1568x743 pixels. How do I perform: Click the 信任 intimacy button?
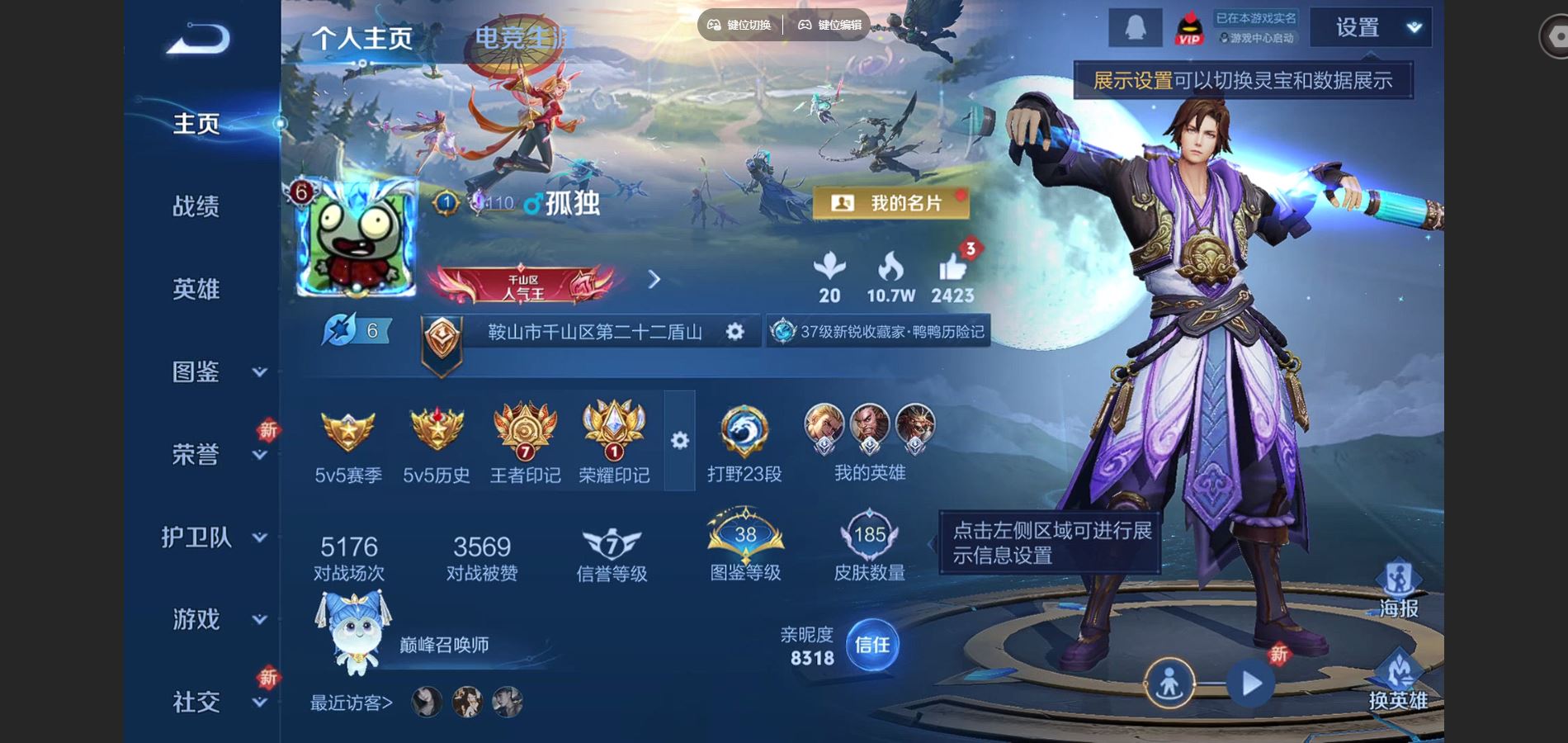click(872, 645)
